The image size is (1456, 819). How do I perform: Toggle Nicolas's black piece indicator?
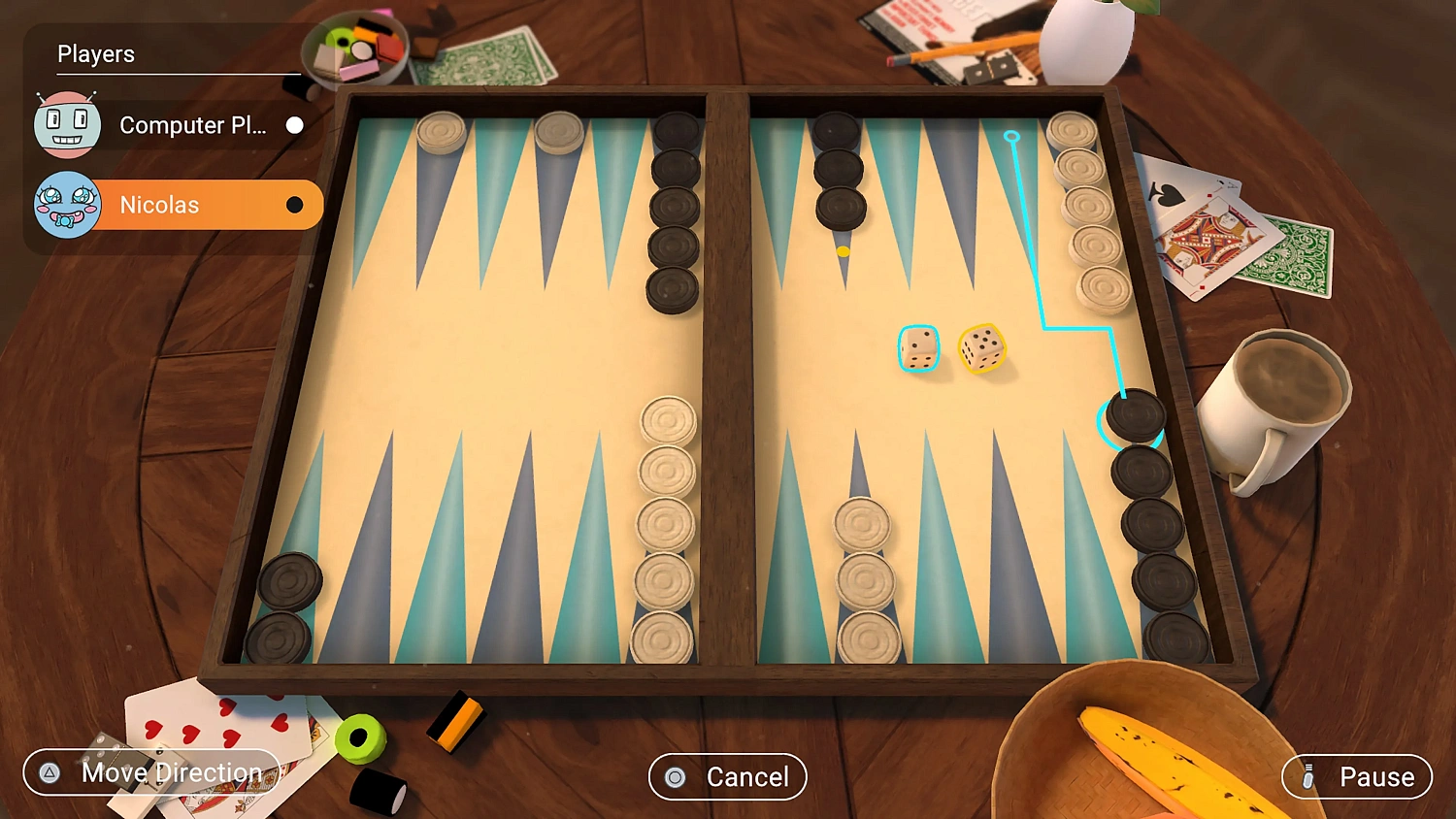tap(294, 205)
